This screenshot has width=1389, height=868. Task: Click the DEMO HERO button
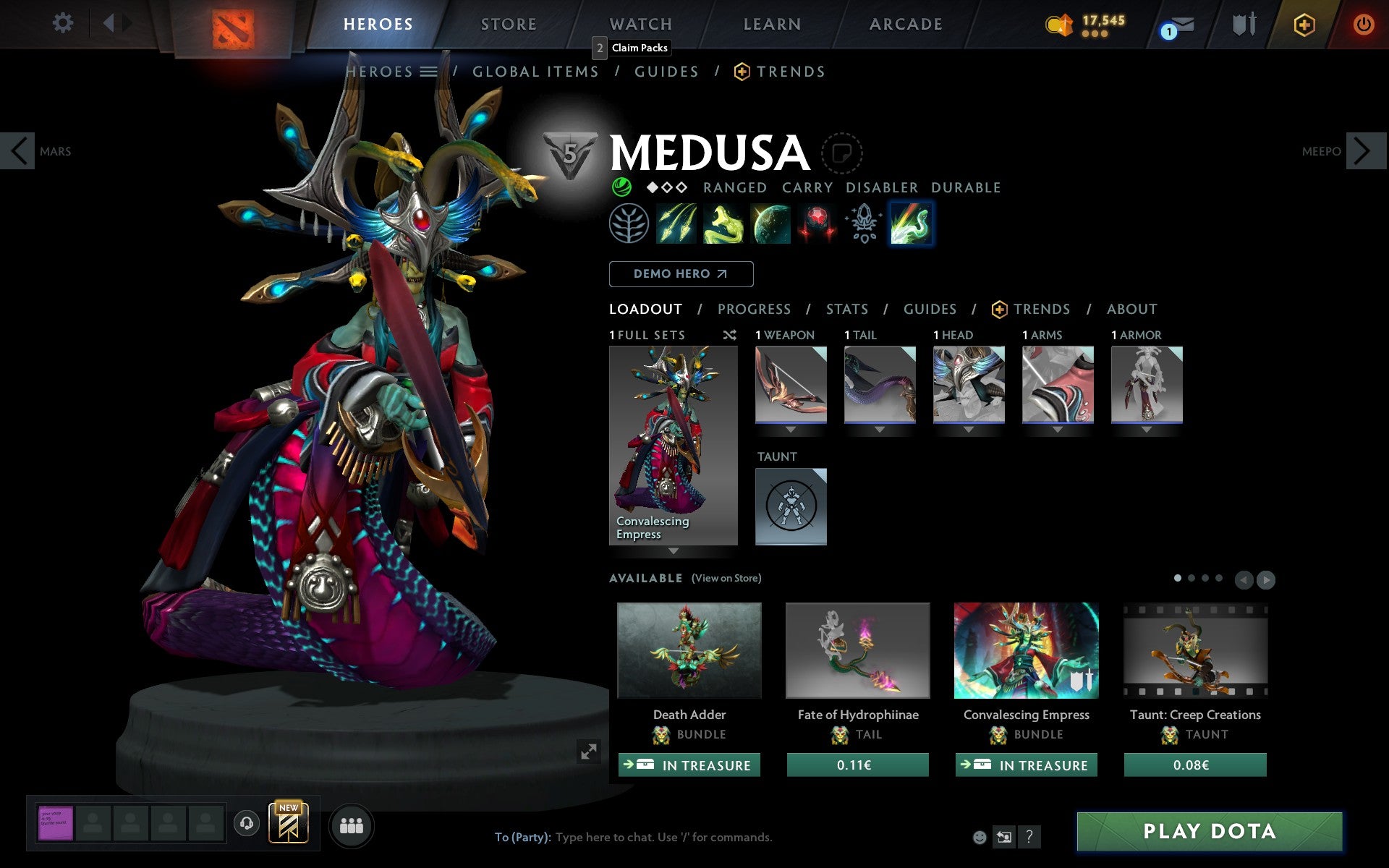[681, 273]
